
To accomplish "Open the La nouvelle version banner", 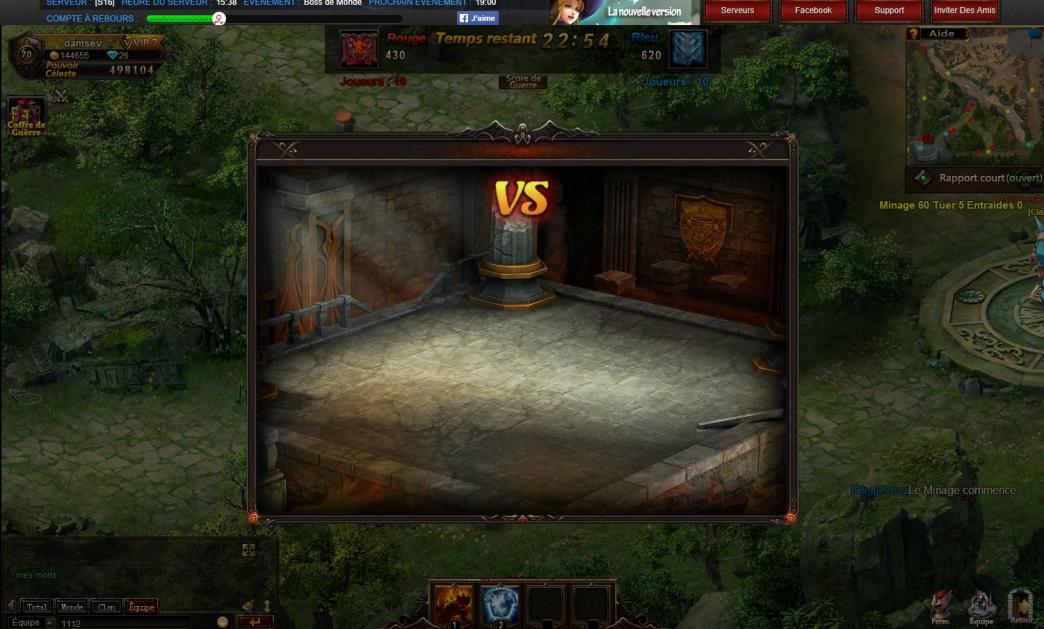I will pyautogui.click(x=624, y=12).
